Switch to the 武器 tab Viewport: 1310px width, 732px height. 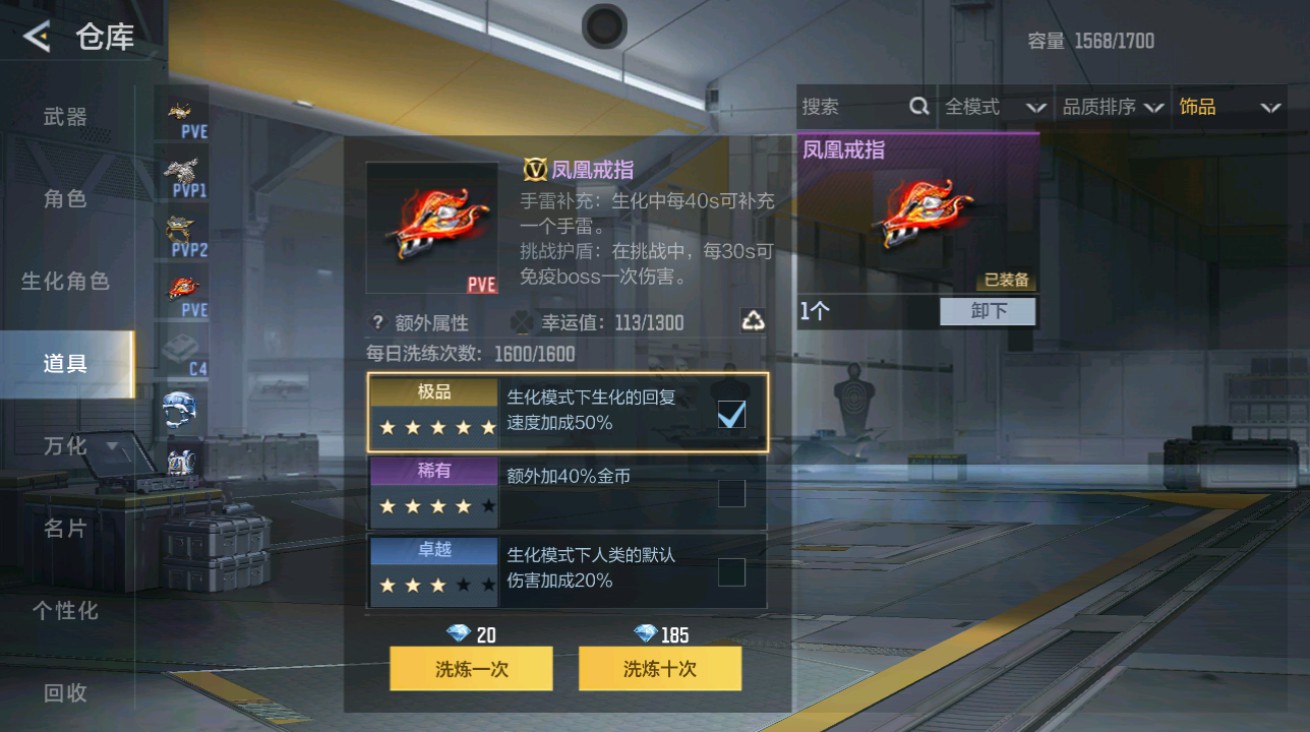pos(63,116)
